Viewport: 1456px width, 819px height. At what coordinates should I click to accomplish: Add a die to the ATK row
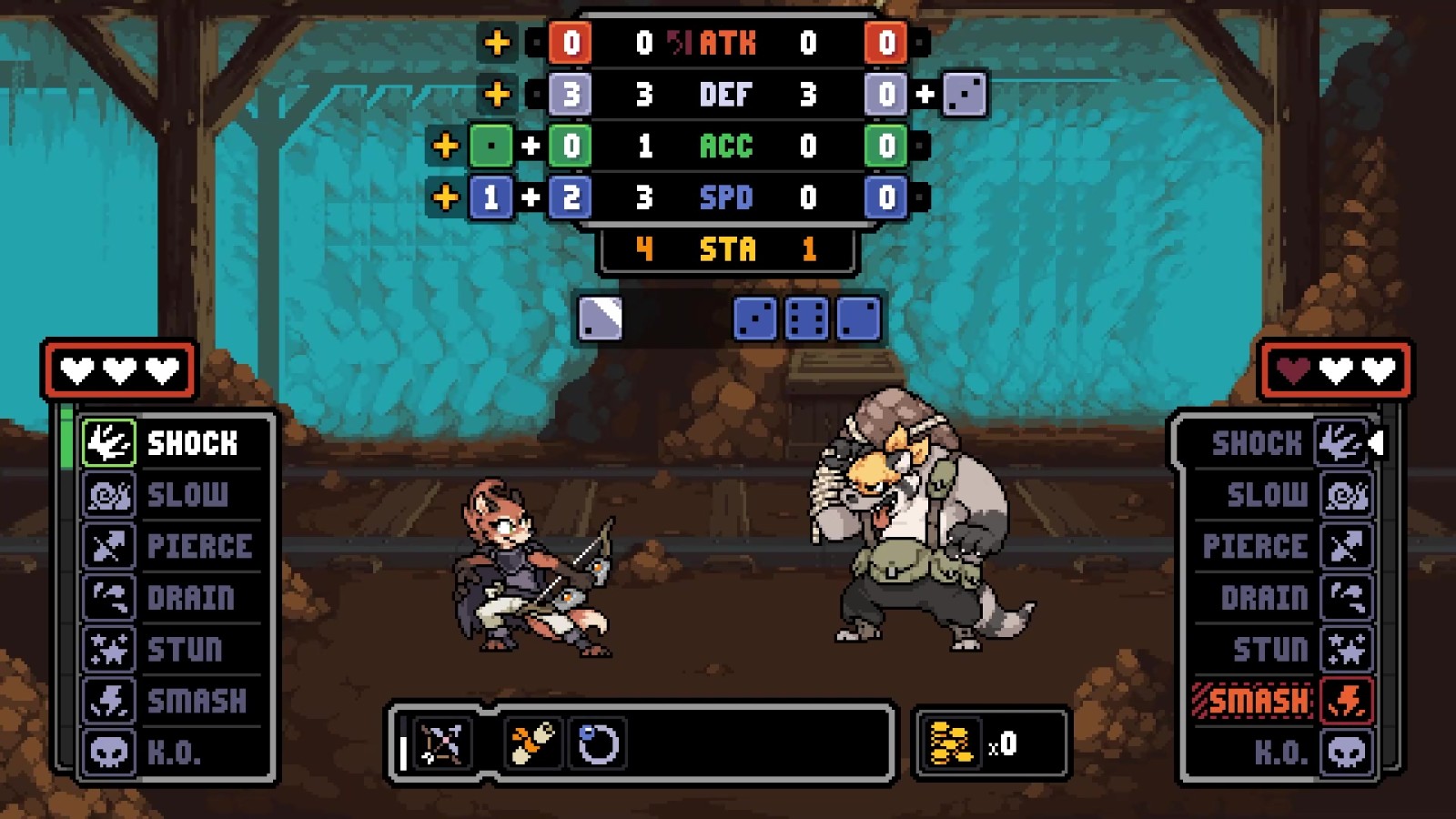(497, 43)
